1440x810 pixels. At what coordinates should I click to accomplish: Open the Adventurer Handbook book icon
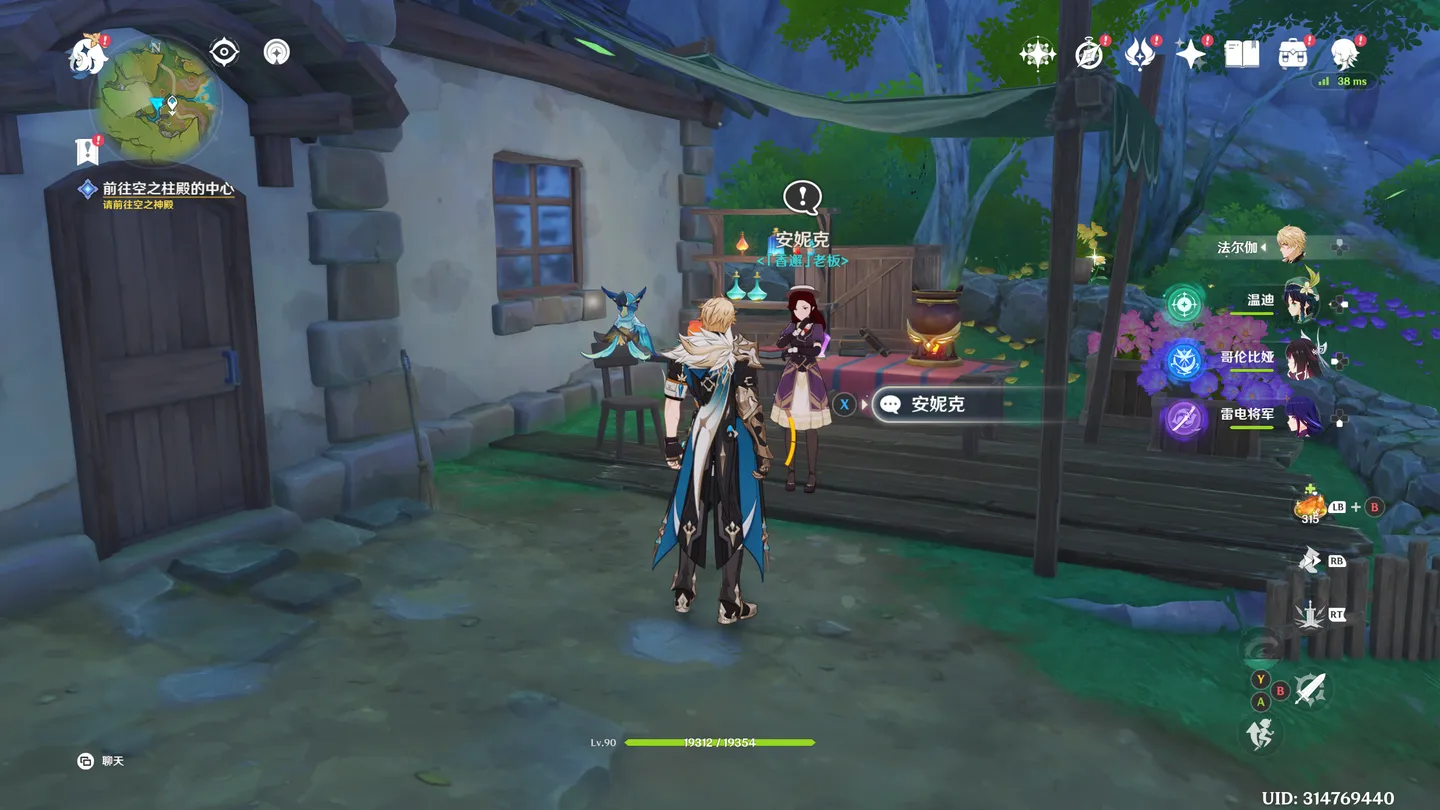[1240, 55]
